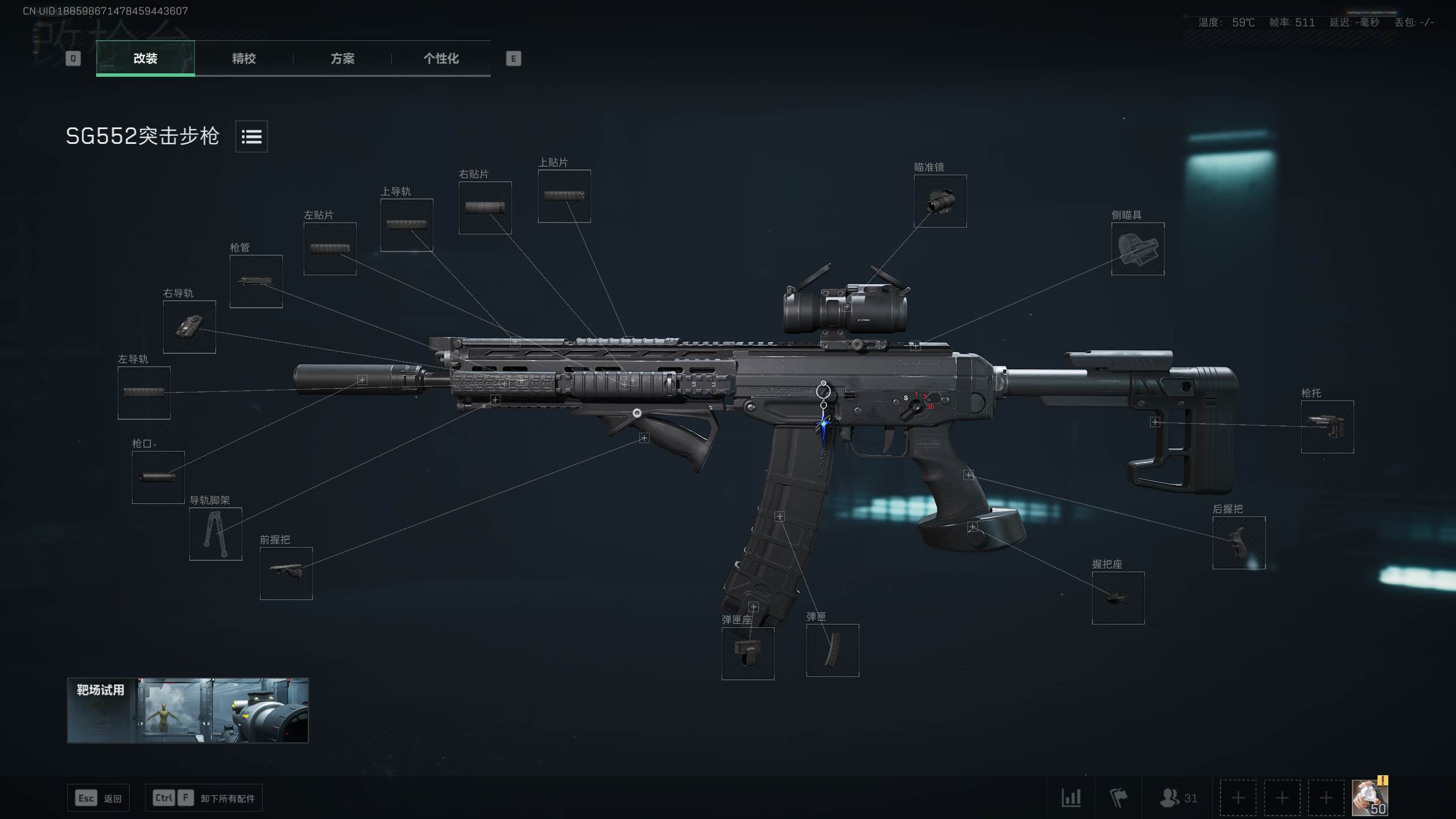Open the 弹匣 magazine slot
This screenshot has height=819, width=1456.
pyautogui.click(x=832, y=650)
